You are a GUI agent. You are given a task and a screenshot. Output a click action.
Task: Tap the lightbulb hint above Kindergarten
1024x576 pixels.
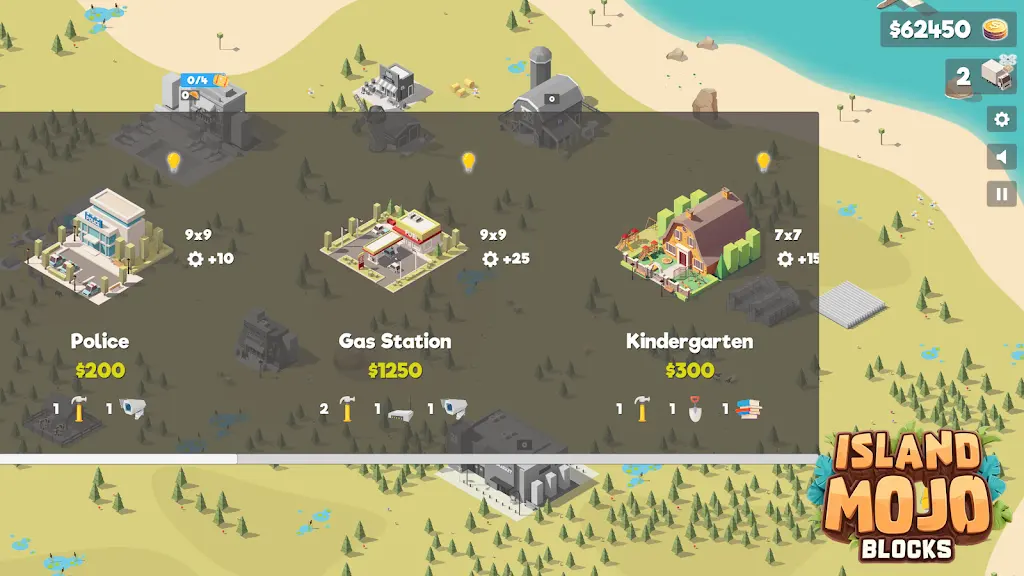pos(763,162)
